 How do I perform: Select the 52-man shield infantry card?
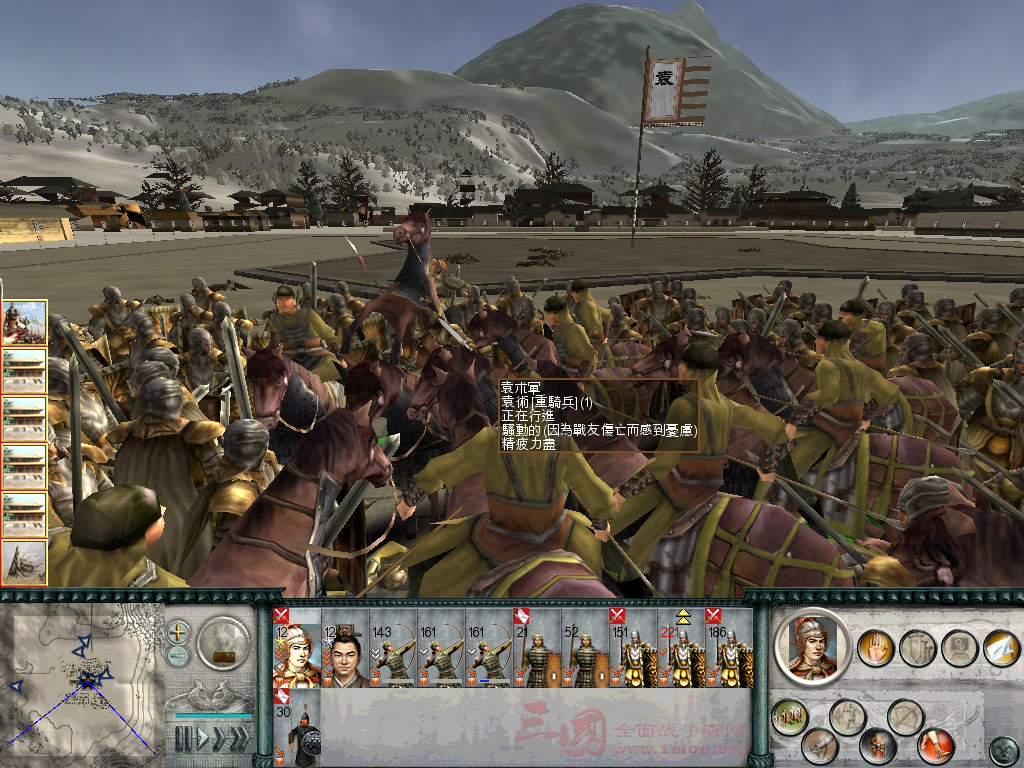586,650
